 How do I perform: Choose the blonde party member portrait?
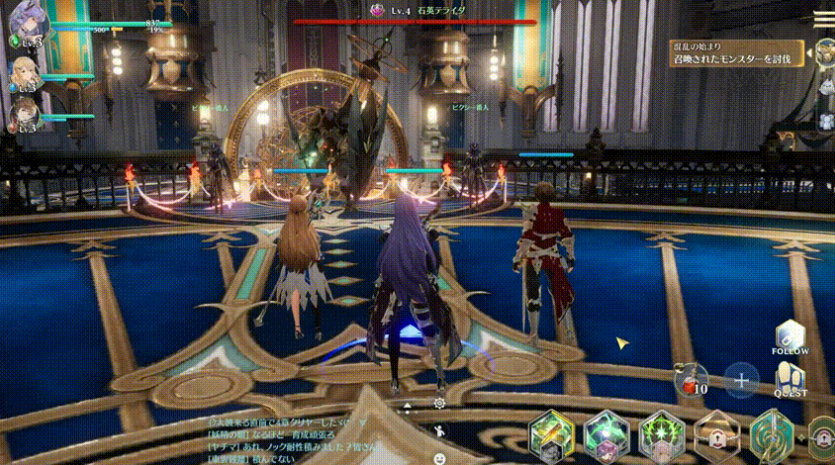click(x=26, y=73)
